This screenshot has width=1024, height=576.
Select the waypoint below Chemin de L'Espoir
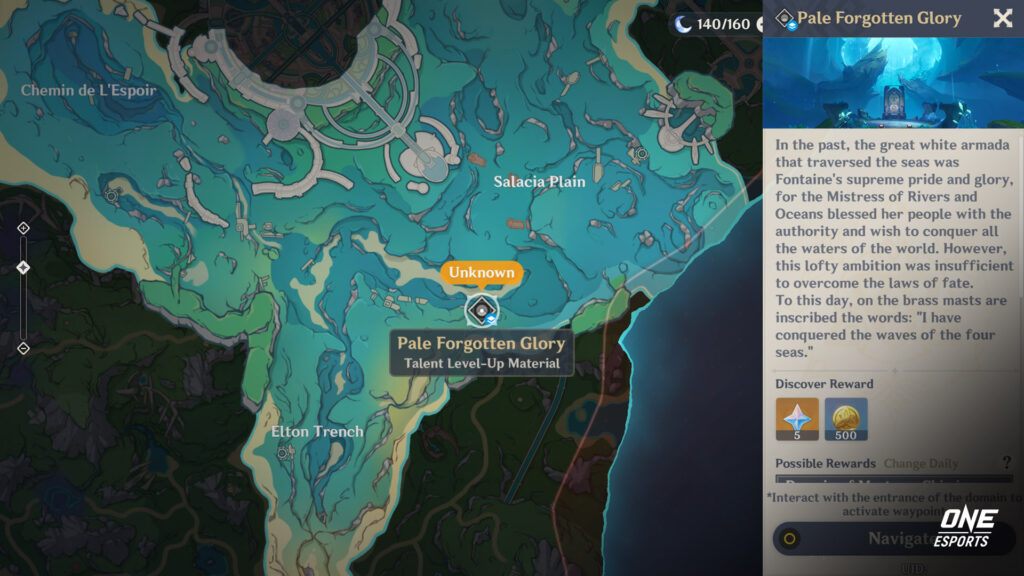tap(112, 196)
